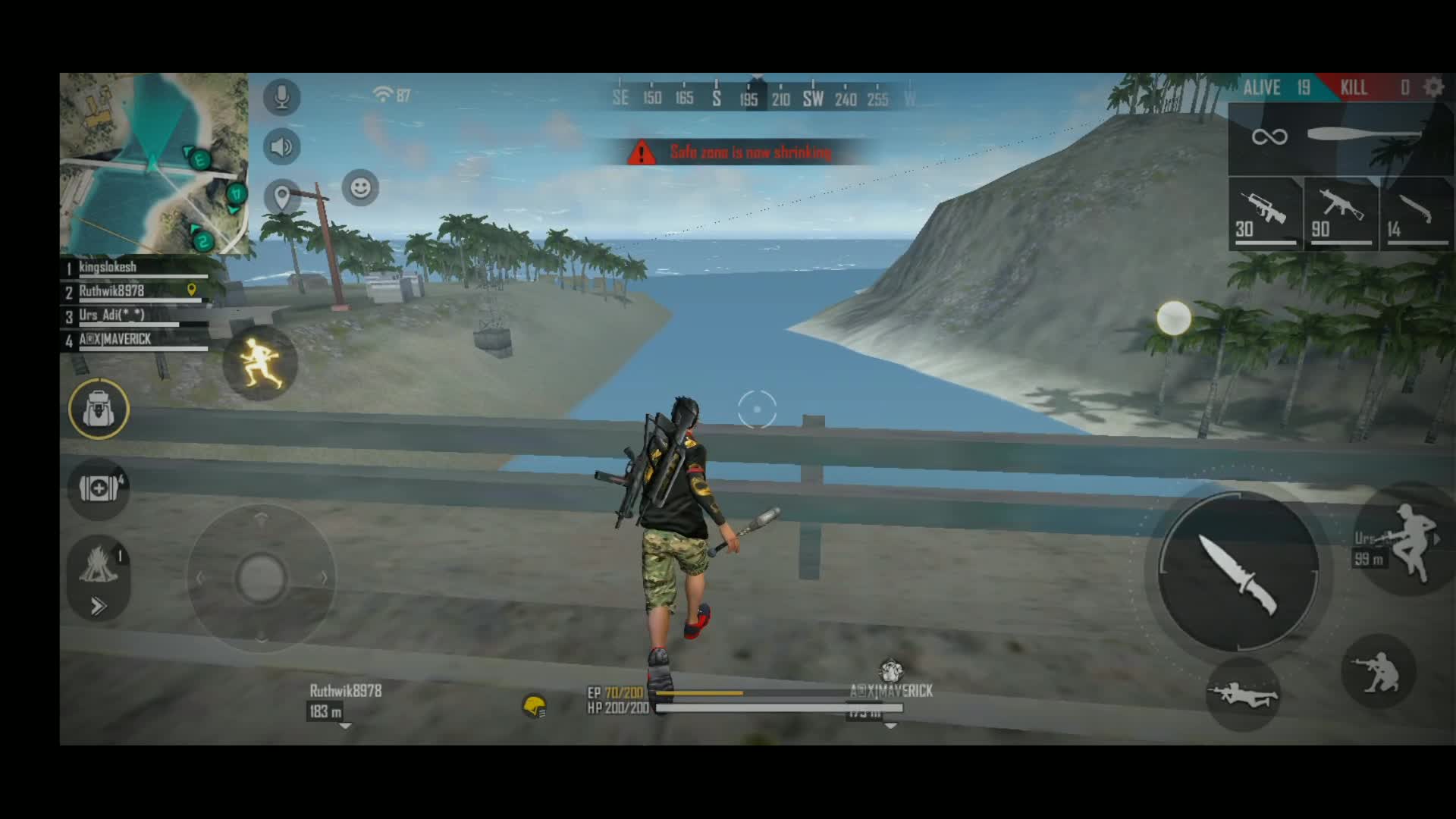Toggle the microphone icon
1456x819 pixels.
(282, 97)
